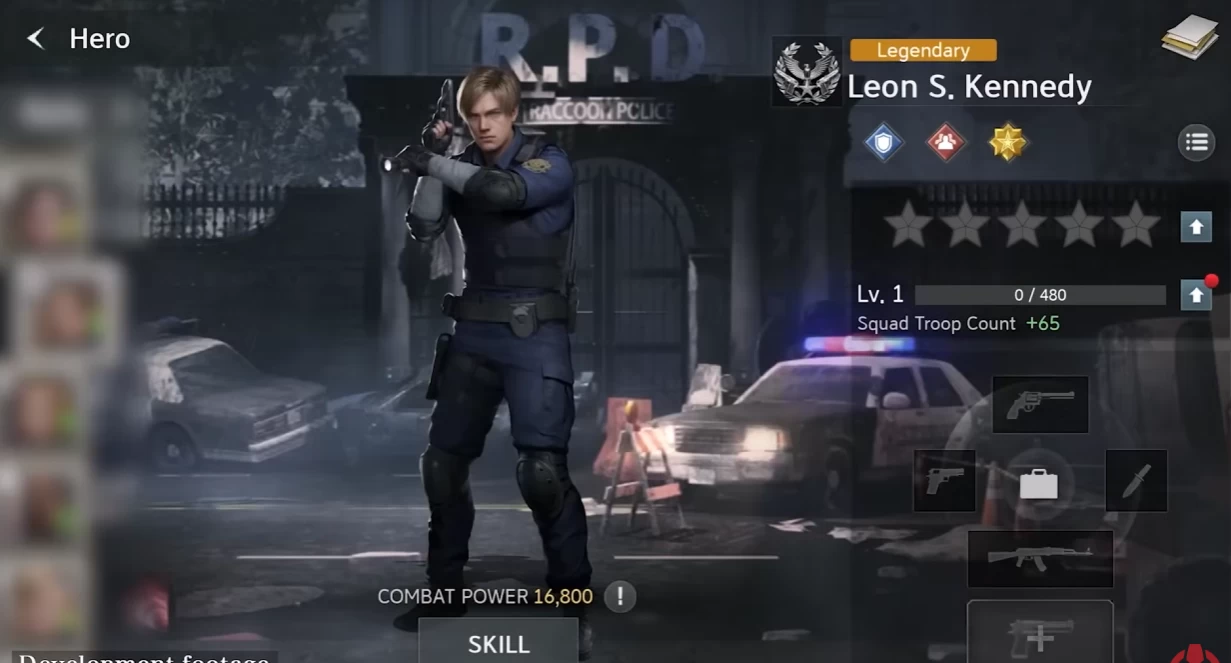Viewport: 1231px width, 663px height.
Task: Click Leon's eagle emblem badge
Action: tap(807, 72)
